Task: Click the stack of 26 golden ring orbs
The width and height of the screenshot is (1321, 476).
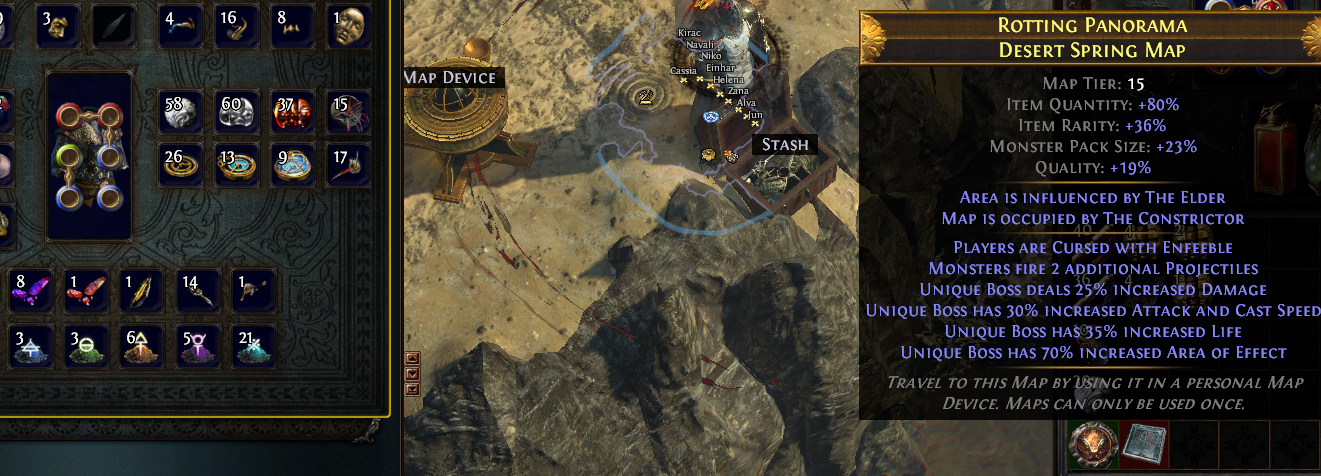Action: pos(183,165)
